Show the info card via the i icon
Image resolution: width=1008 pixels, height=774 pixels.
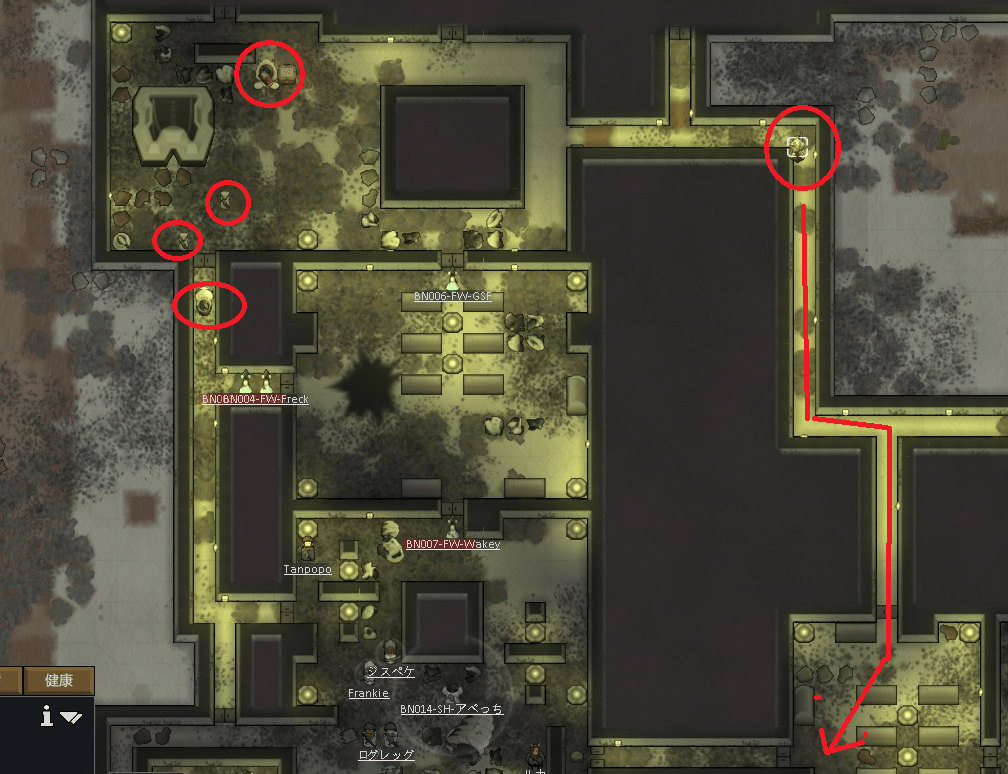[x=46, y=716]
